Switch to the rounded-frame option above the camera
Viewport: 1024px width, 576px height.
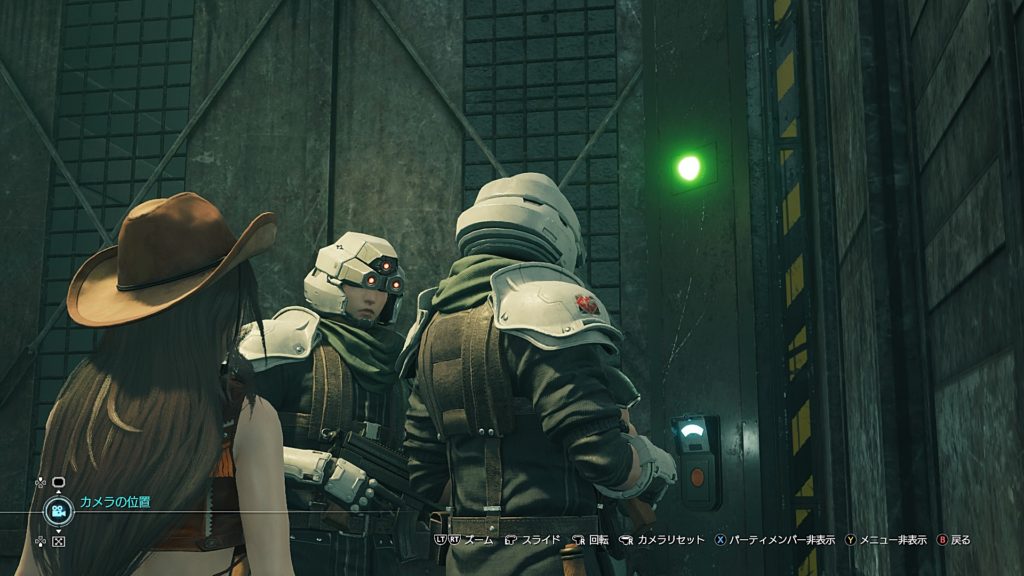pos(58,482)
